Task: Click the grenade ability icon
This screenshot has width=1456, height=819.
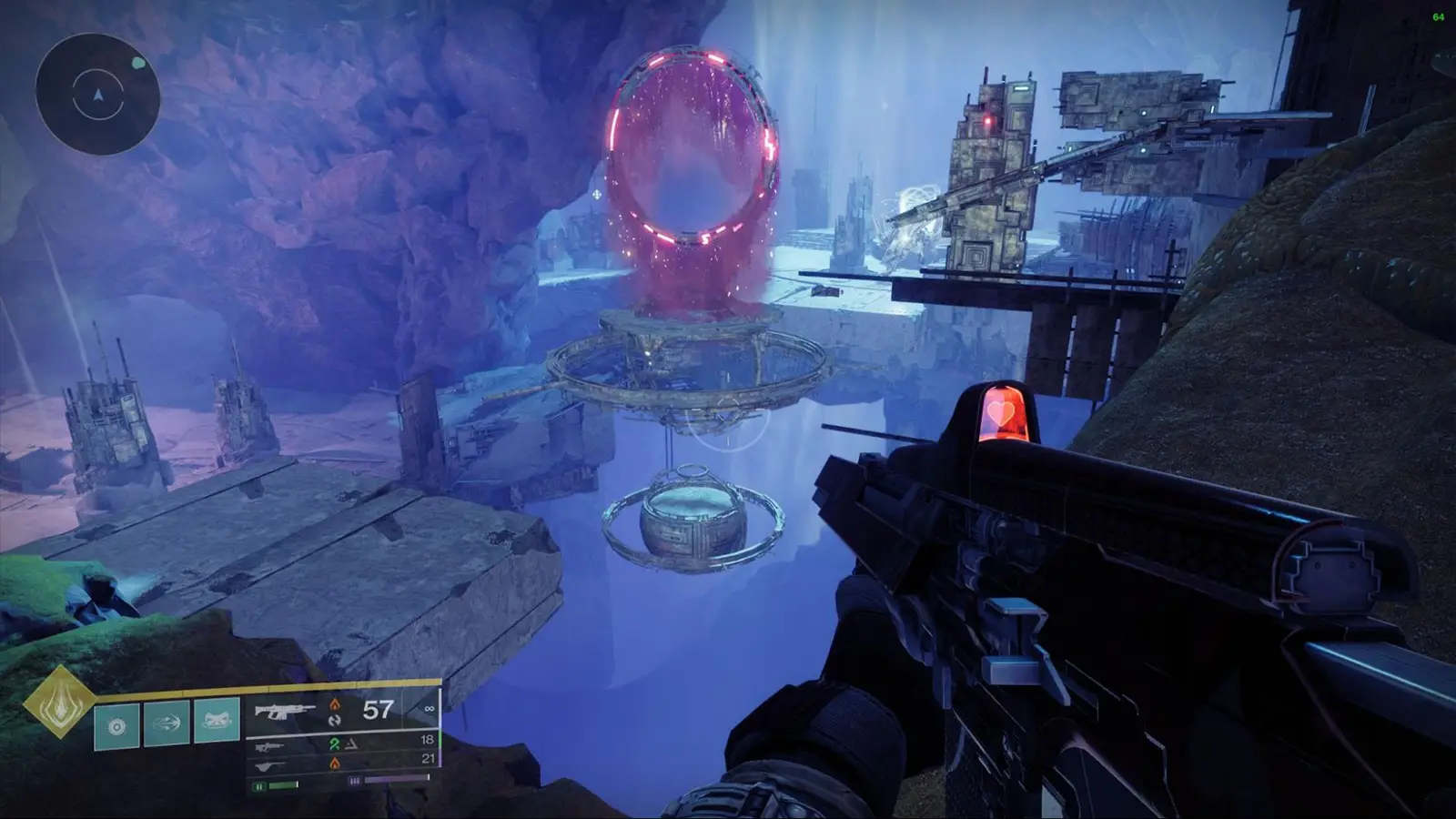Action: click(x=116, y=723)
